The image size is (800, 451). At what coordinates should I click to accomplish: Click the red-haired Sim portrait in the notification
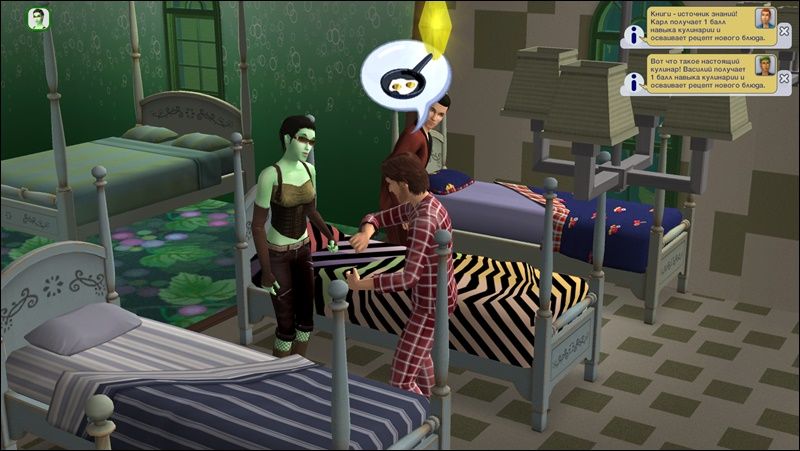[764, 19]
